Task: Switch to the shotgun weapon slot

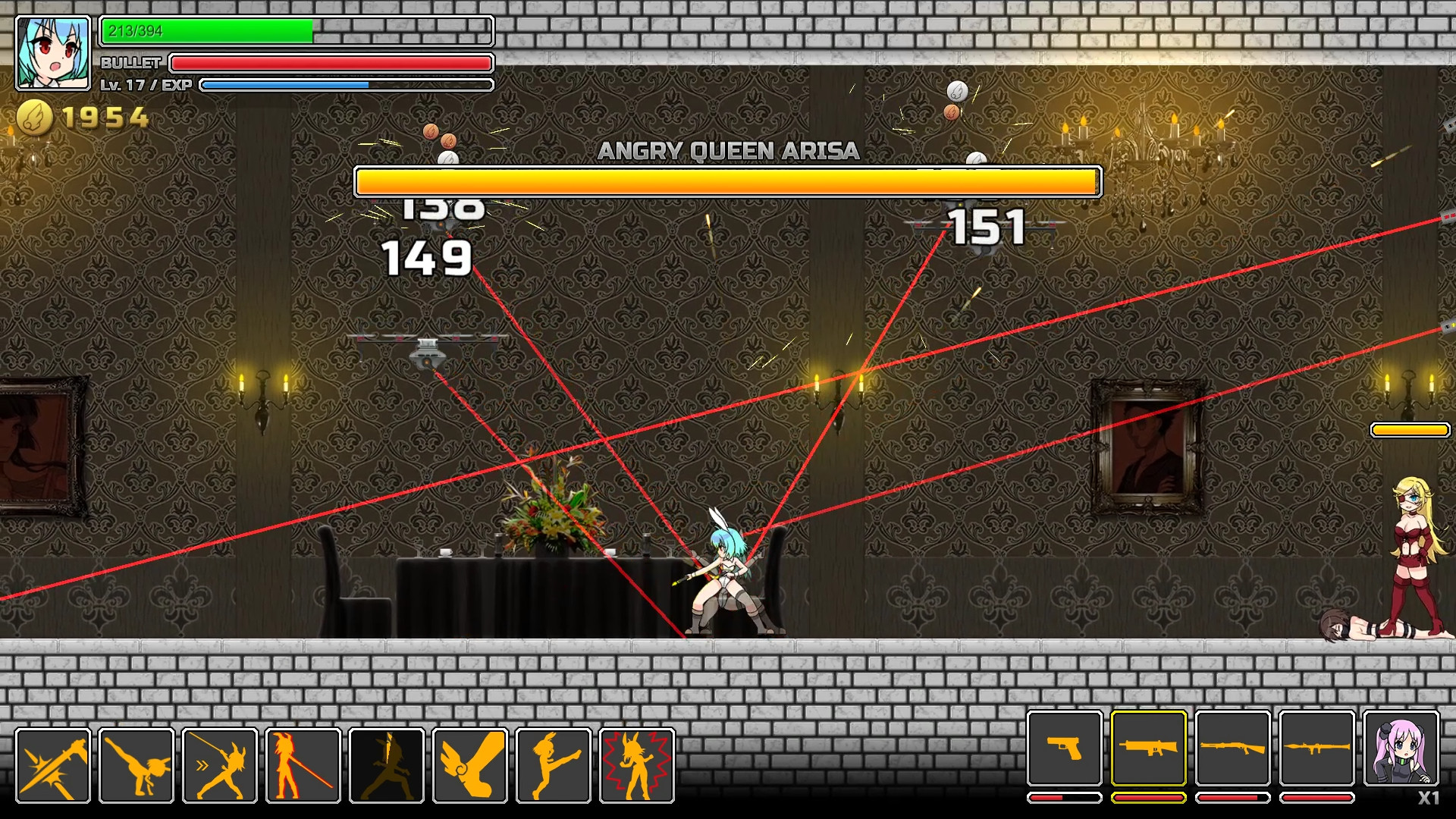Action: 1233,748
